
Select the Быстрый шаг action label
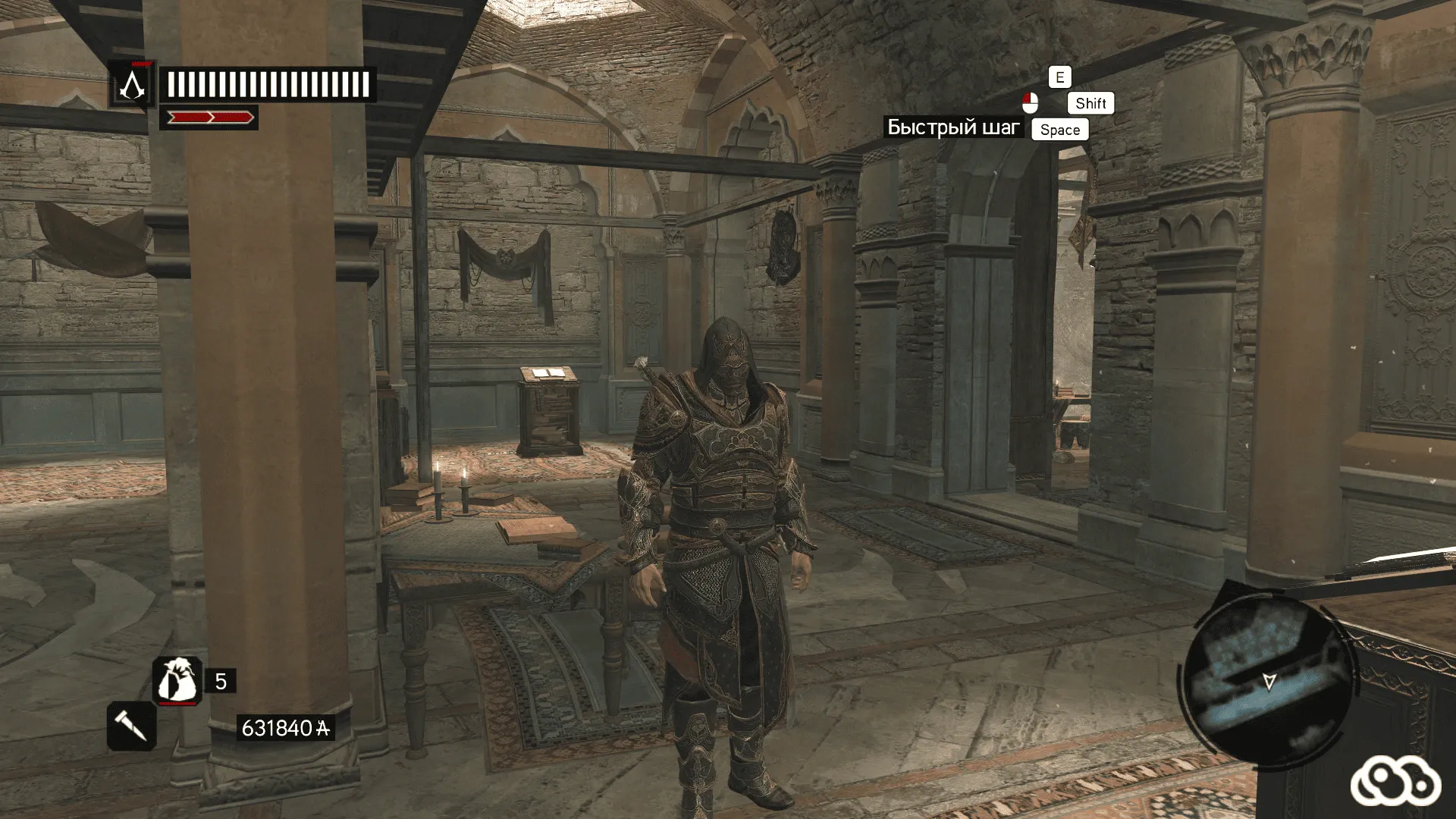[954, 127]
